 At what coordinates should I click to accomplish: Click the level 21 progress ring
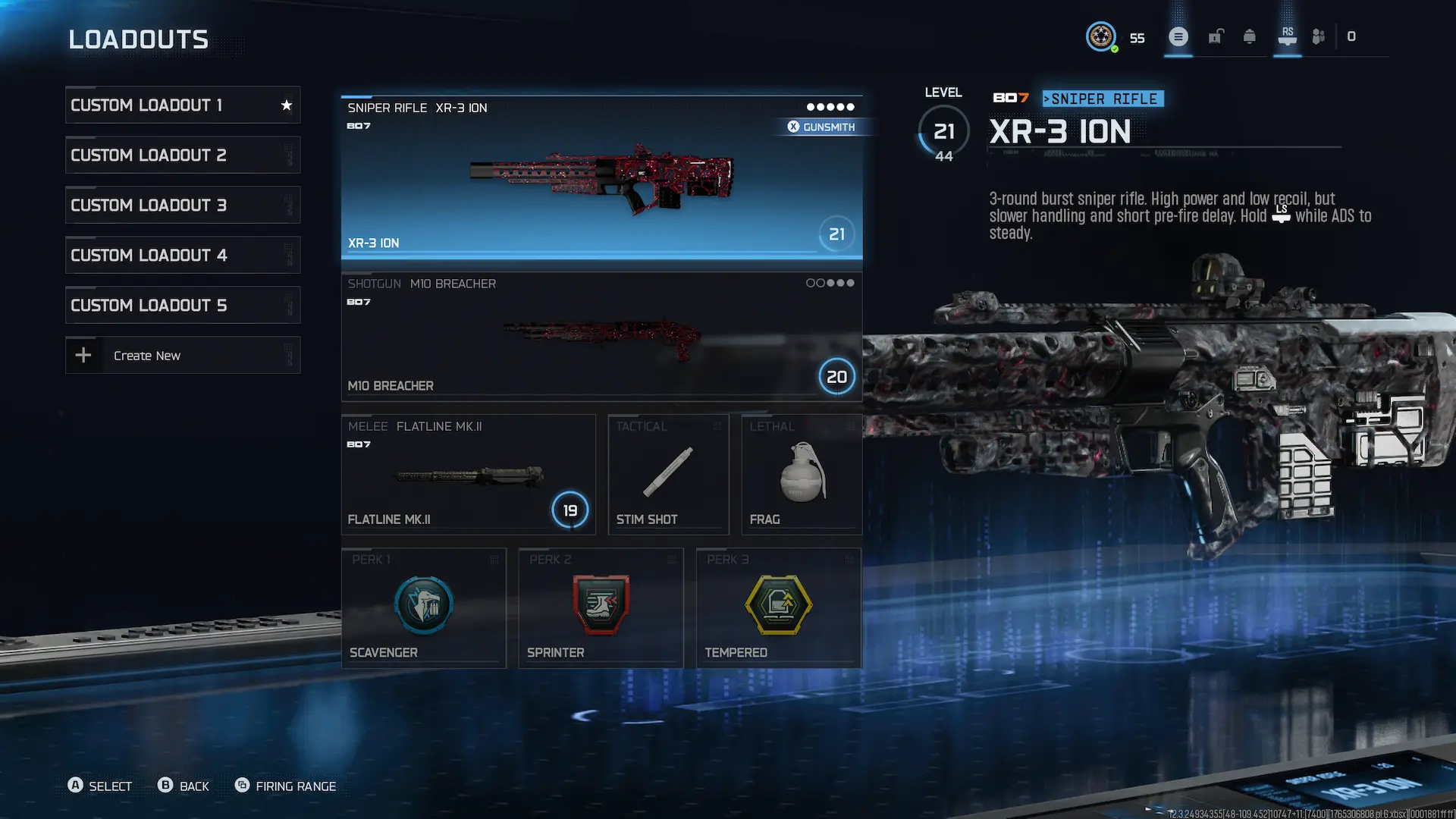click(x=943, y=130)
